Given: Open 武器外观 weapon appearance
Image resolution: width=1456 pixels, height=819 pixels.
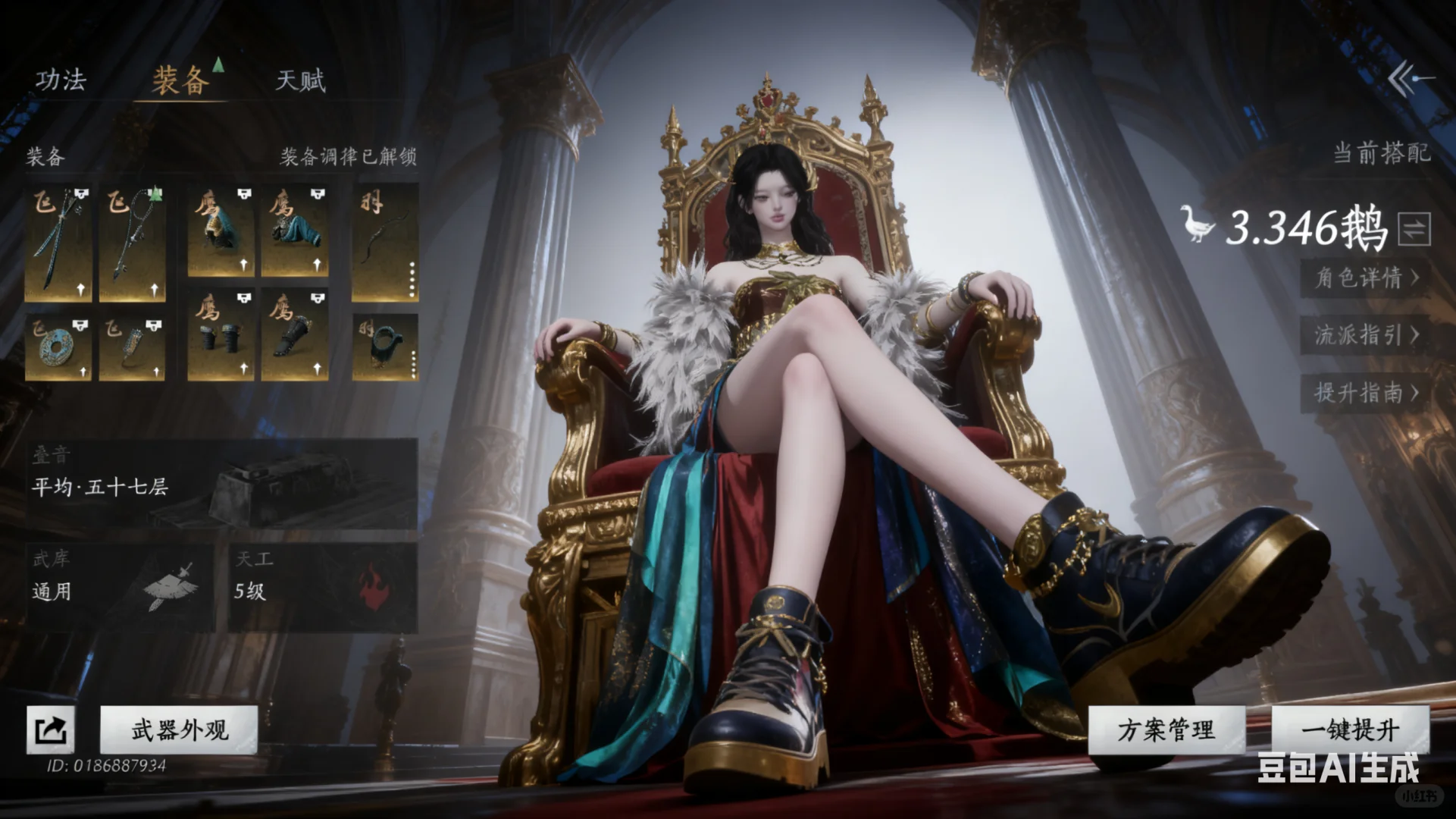Looking at the screenshot, I should pyautogui.click(x=180, y=730).
